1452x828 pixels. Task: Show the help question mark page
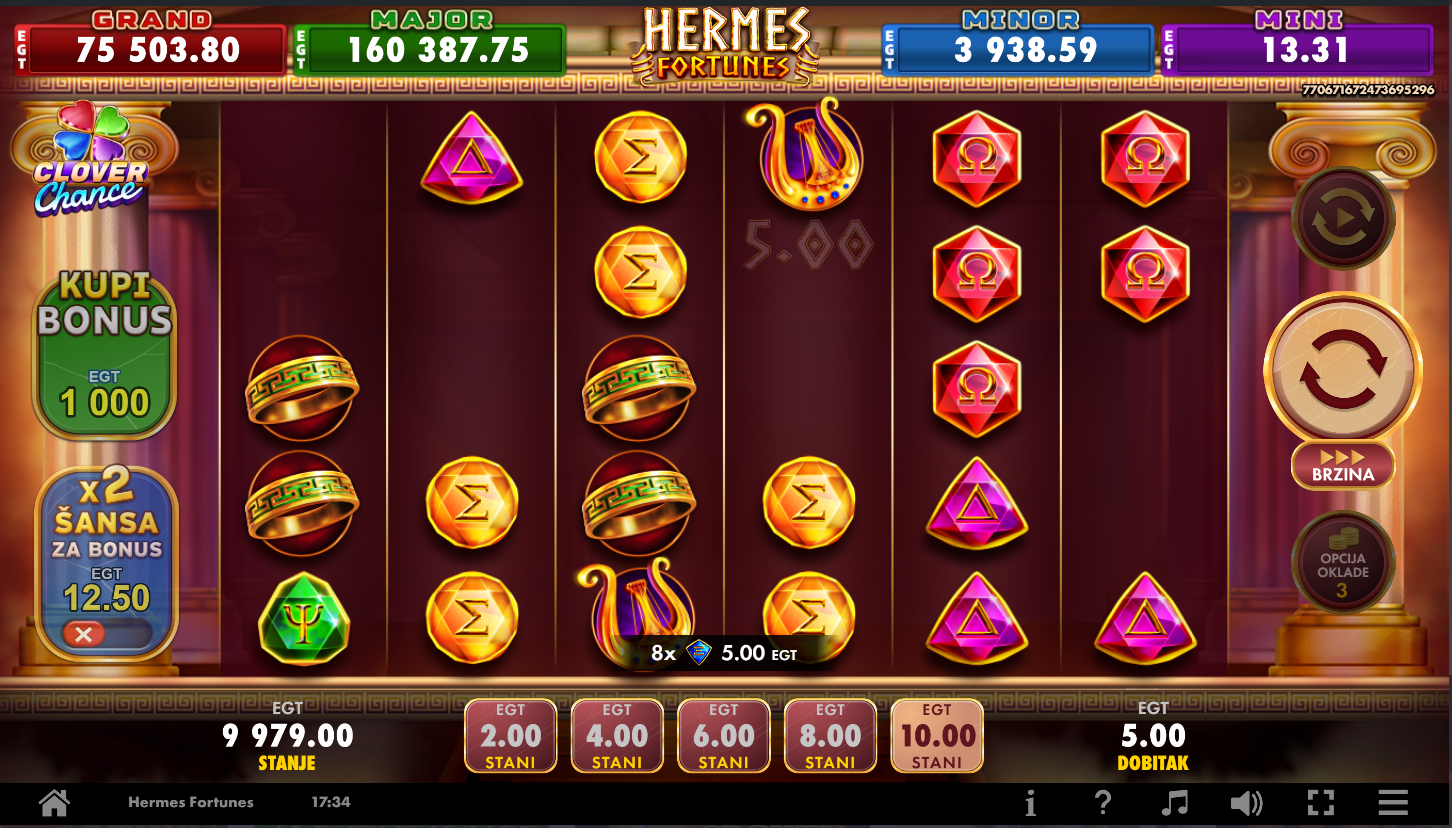pos(1102,802)
